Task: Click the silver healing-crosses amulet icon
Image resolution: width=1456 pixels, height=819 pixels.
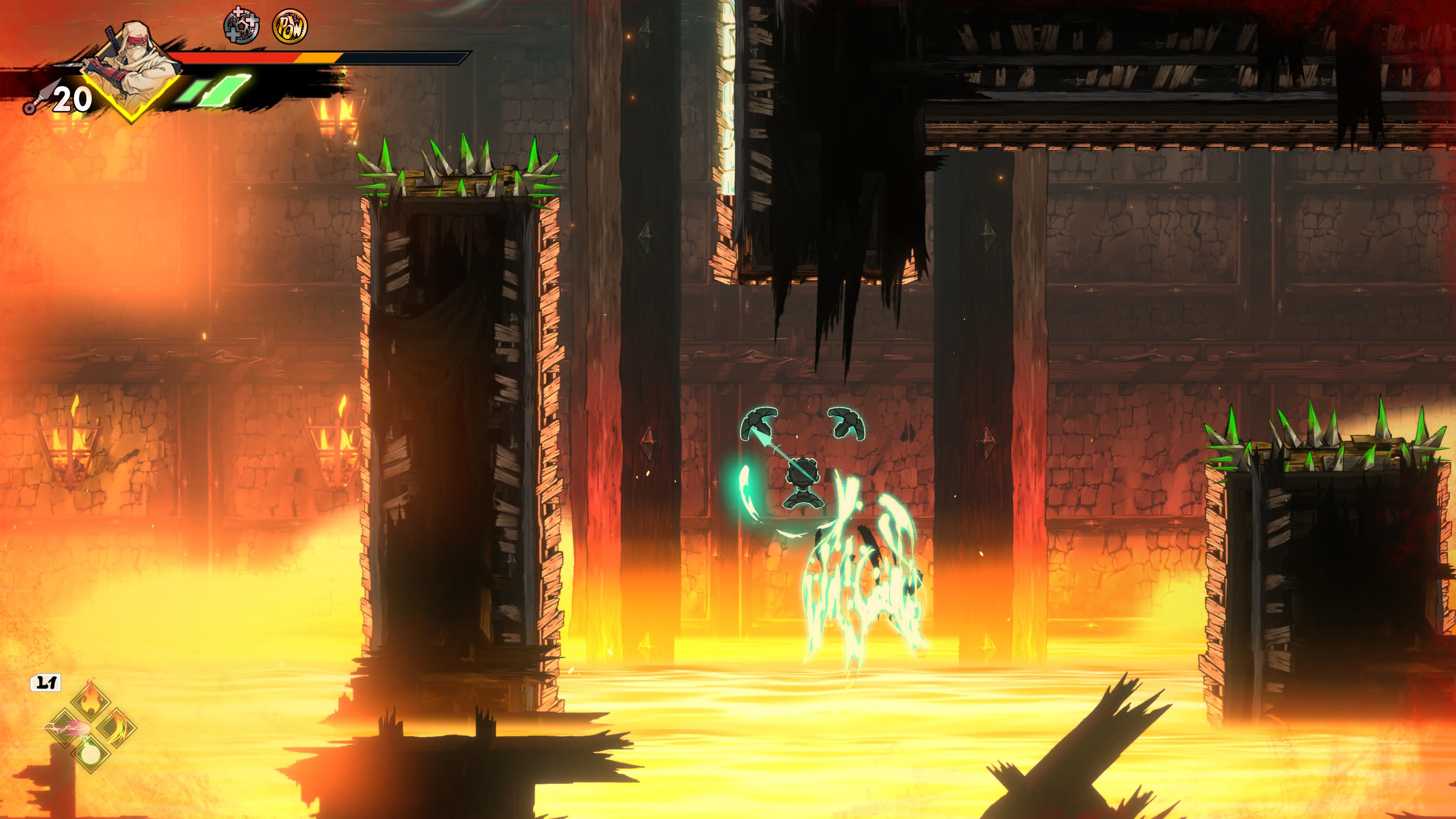Action: point(242,26)
